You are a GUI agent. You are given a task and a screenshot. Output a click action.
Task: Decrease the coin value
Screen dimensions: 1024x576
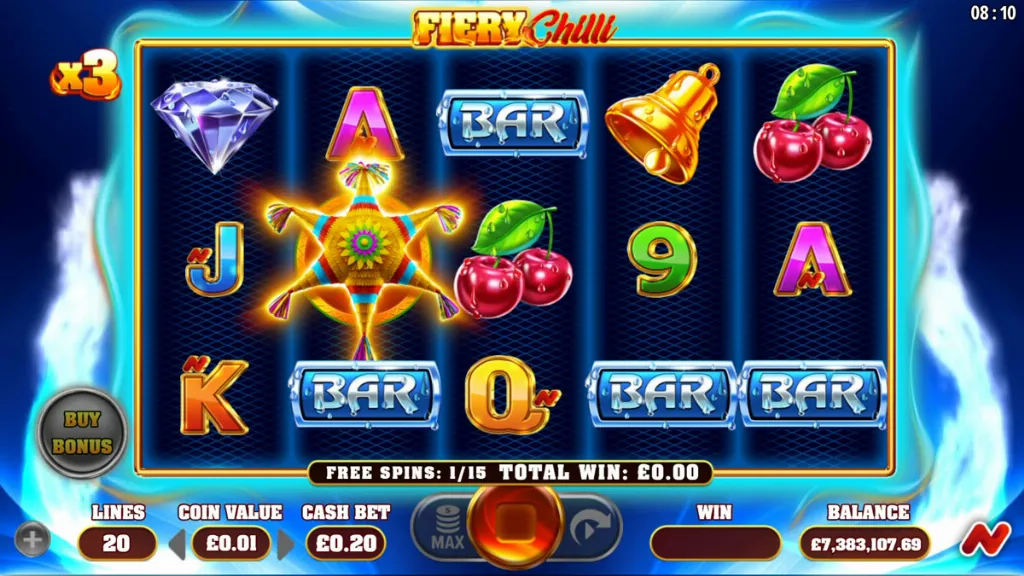pos(176,544)
